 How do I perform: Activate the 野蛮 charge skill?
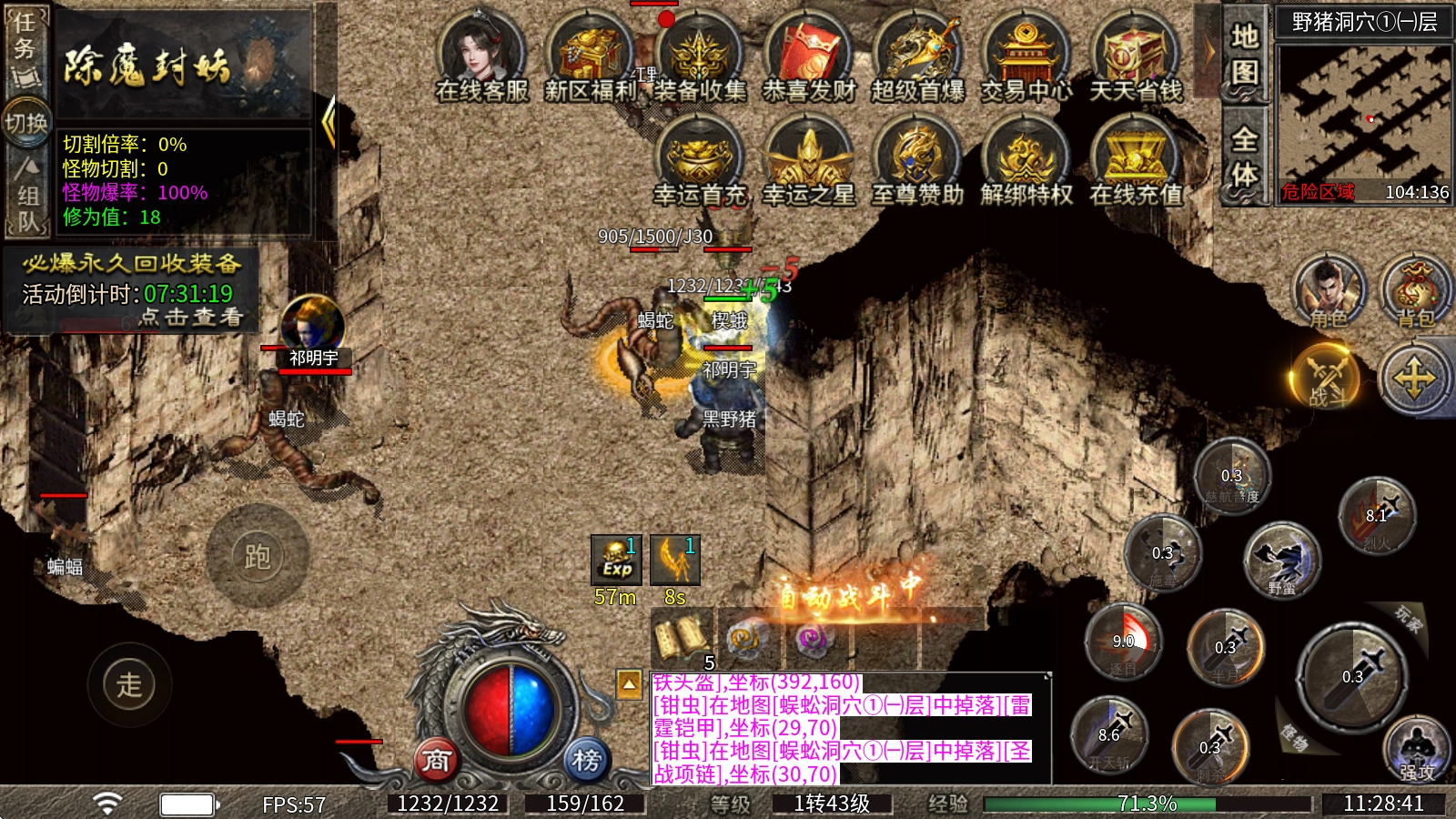[1282, 560]
